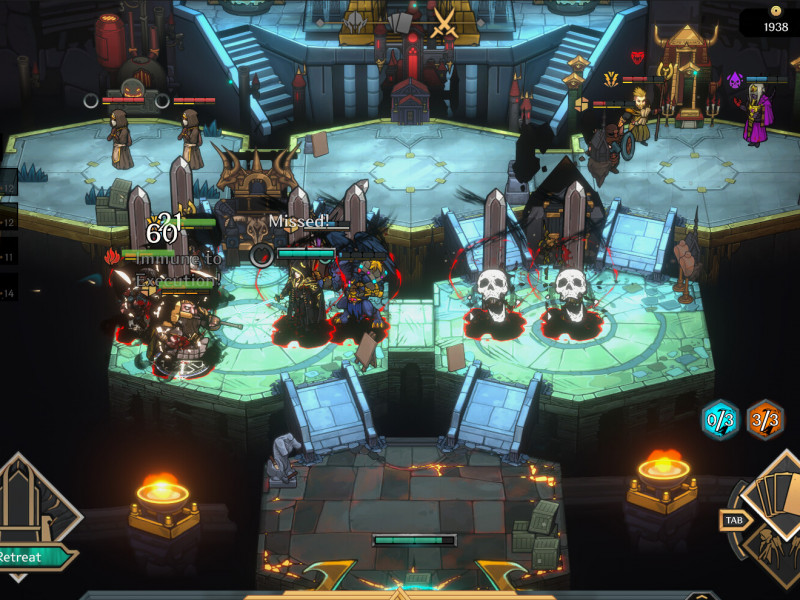800x600 pixels.
Task: Click the Retreat button
Action: 30,557
